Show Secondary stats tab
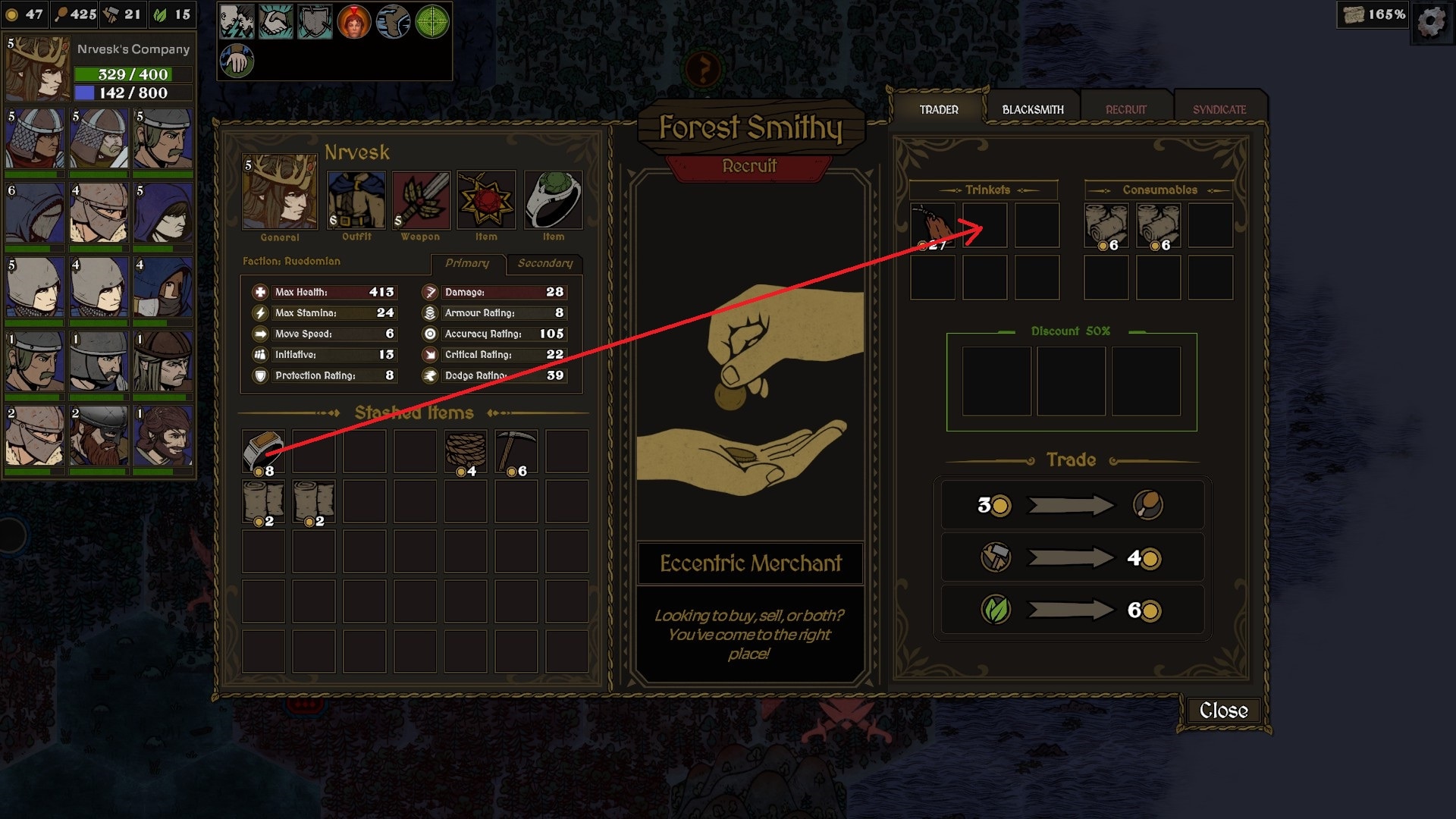The width and height of the screenshot is (1456, 819). tap(544, 263)
